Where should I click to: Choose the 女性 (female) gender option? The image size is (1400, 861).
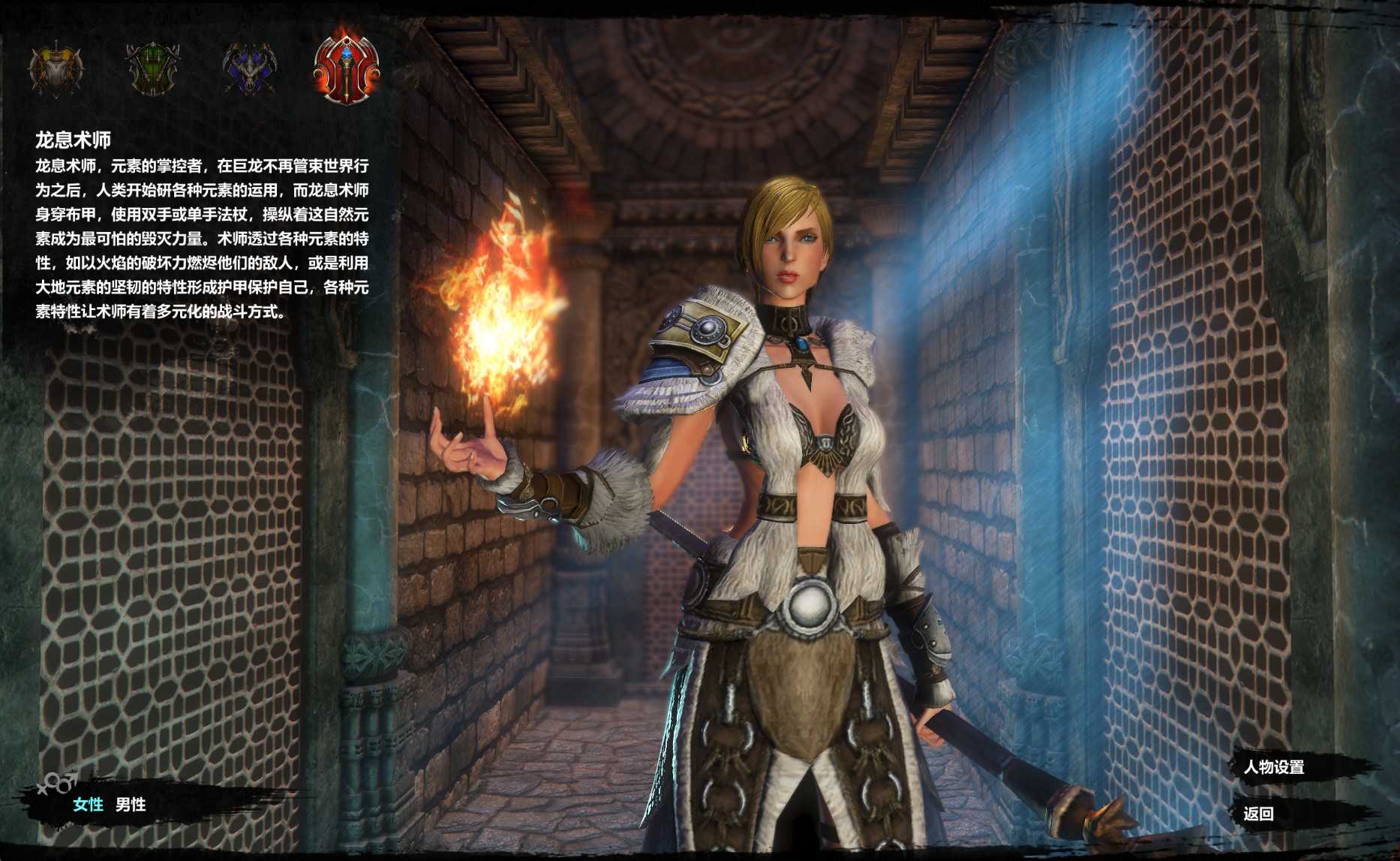click(88, 805)
